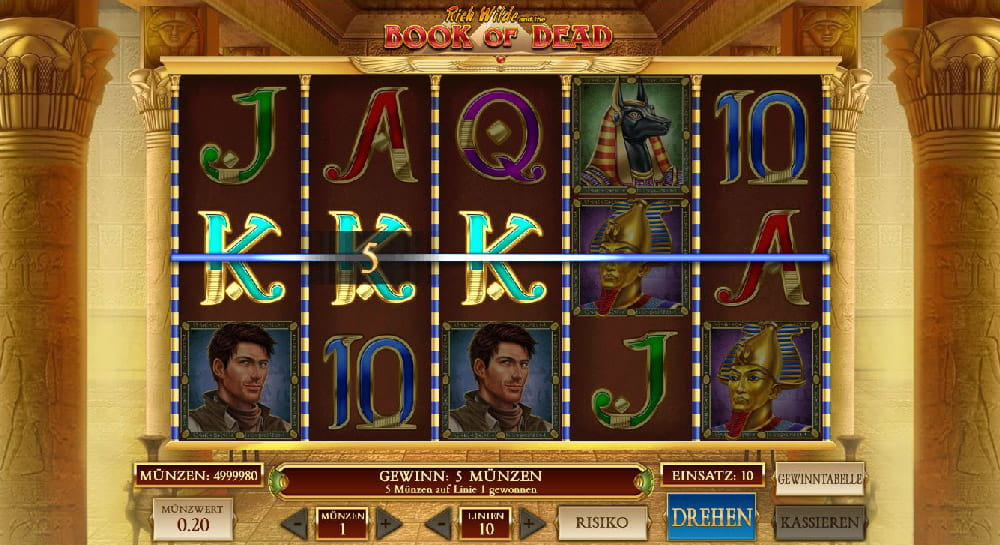Increase the Münzen coins per line
Screen dimensions: 1000x545
(389, 523)
